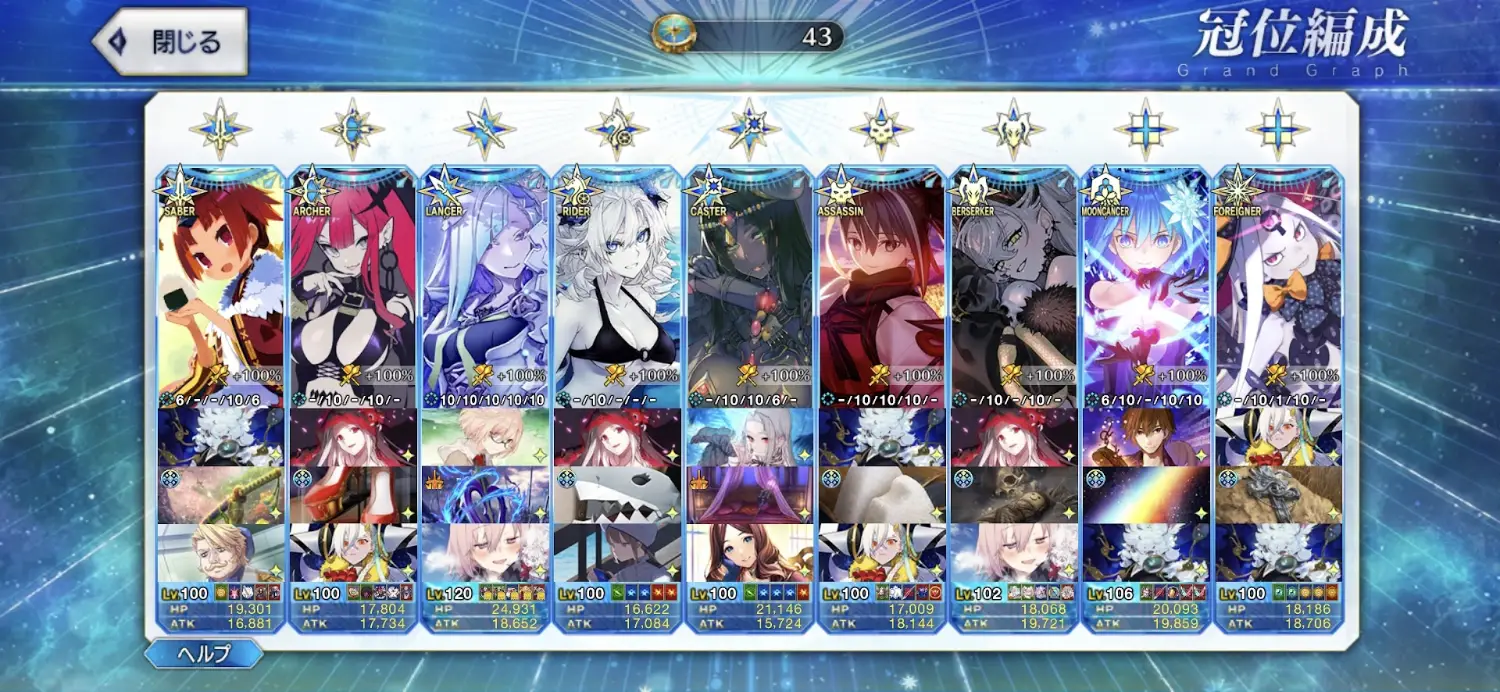Screen dimensions: 1500x692
Task: Click the brown-haired man portrait under Mooncancer
Action: (1145, 437)
